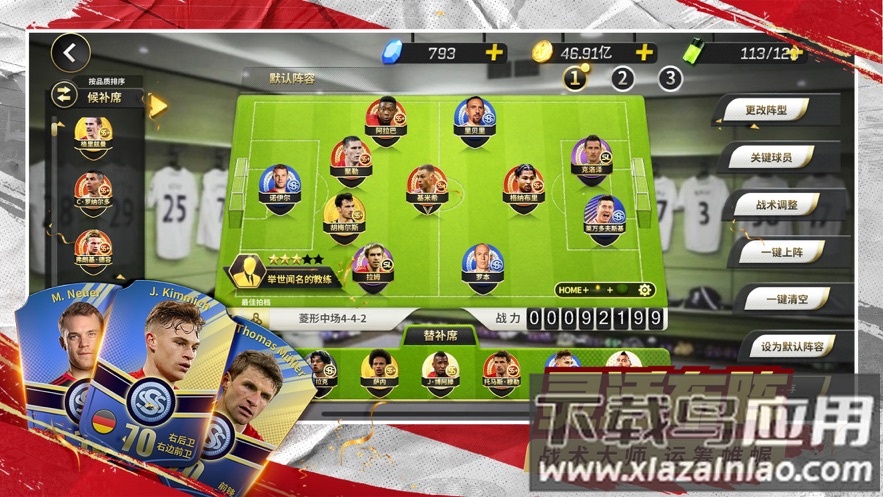Pick substitute J·博阿滕 from the bench
This screenshot has width=883, height=497.
point(440,369)
